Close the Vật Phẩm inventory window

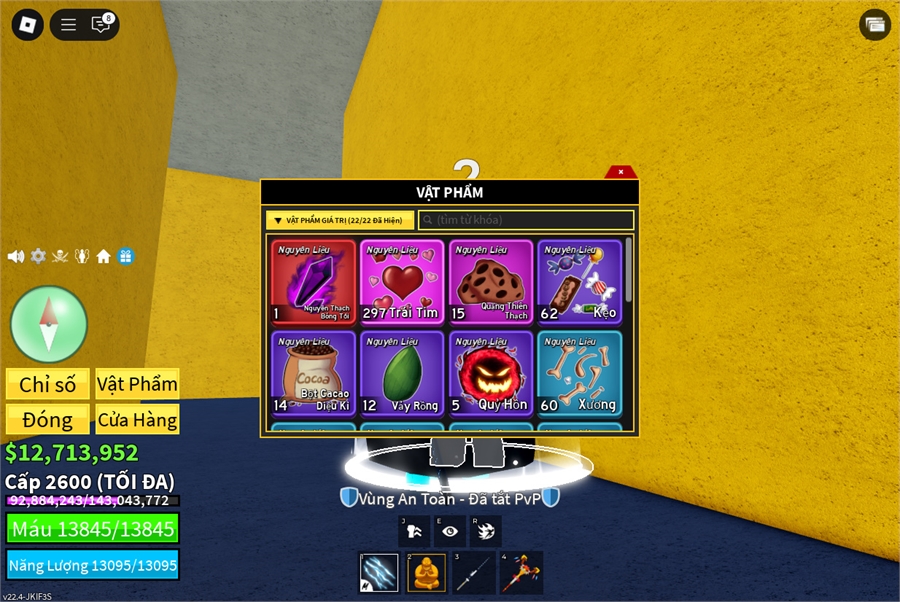coord(621,172)
